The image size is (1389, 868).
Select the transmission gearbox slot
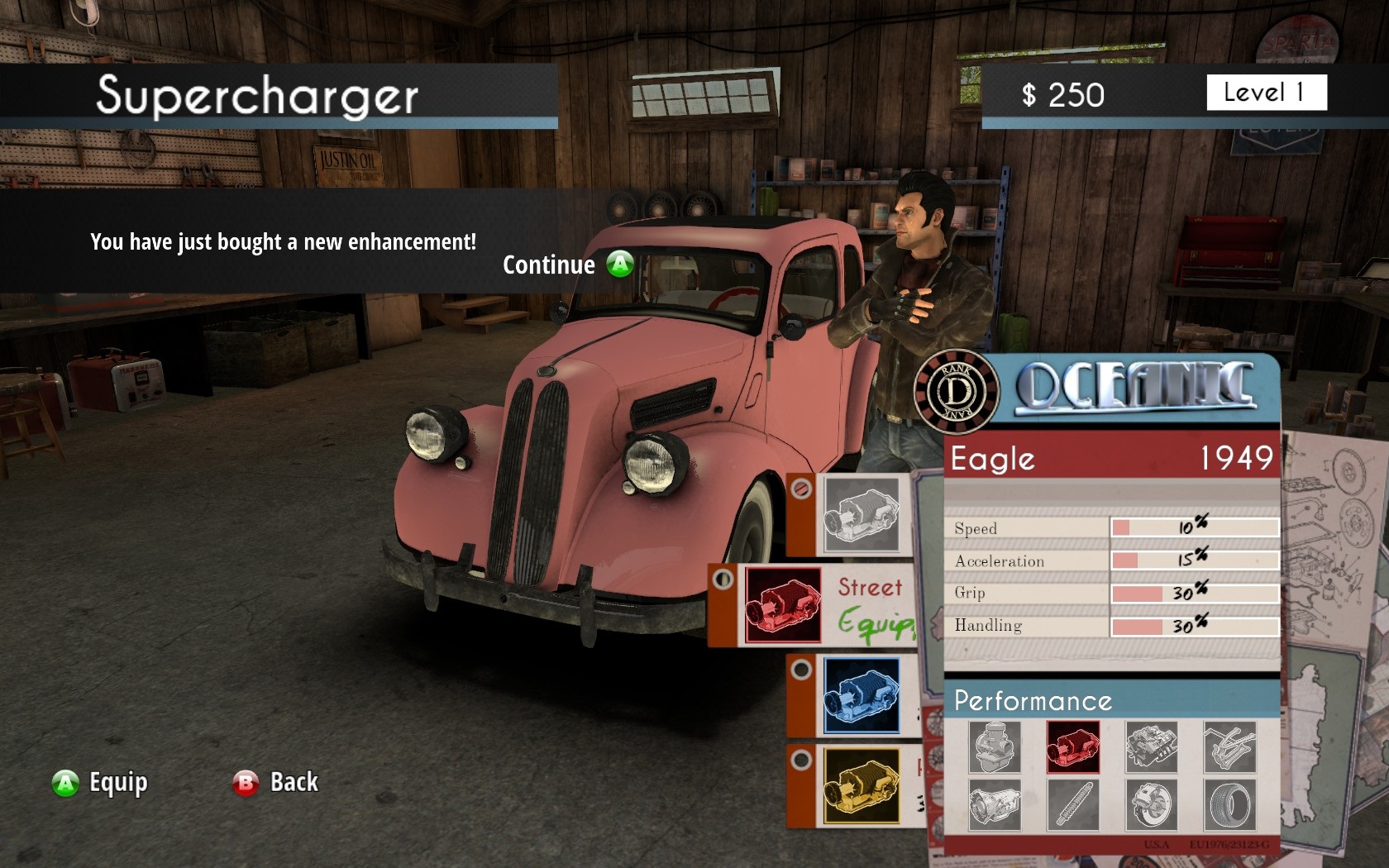point(995,804)
